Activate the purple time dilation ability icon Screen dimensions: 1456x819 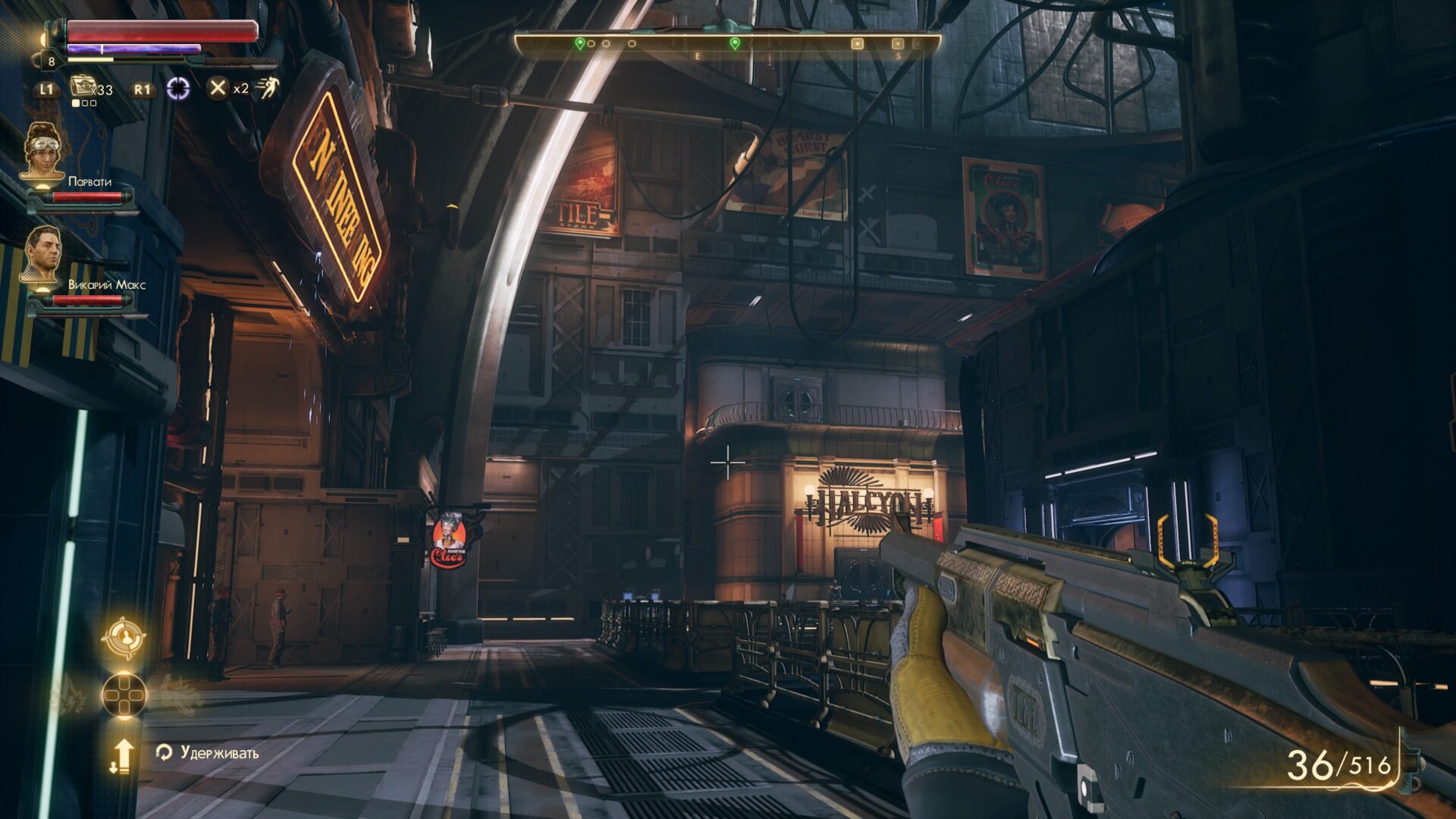point(178,88)
